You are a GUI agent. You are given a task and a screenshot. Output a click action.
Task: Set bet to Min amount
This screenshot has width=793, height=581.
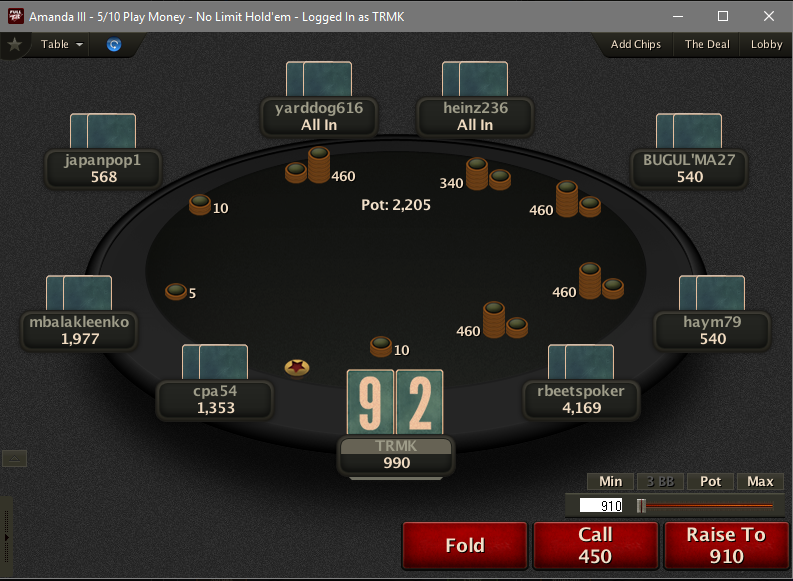[610, 481]
